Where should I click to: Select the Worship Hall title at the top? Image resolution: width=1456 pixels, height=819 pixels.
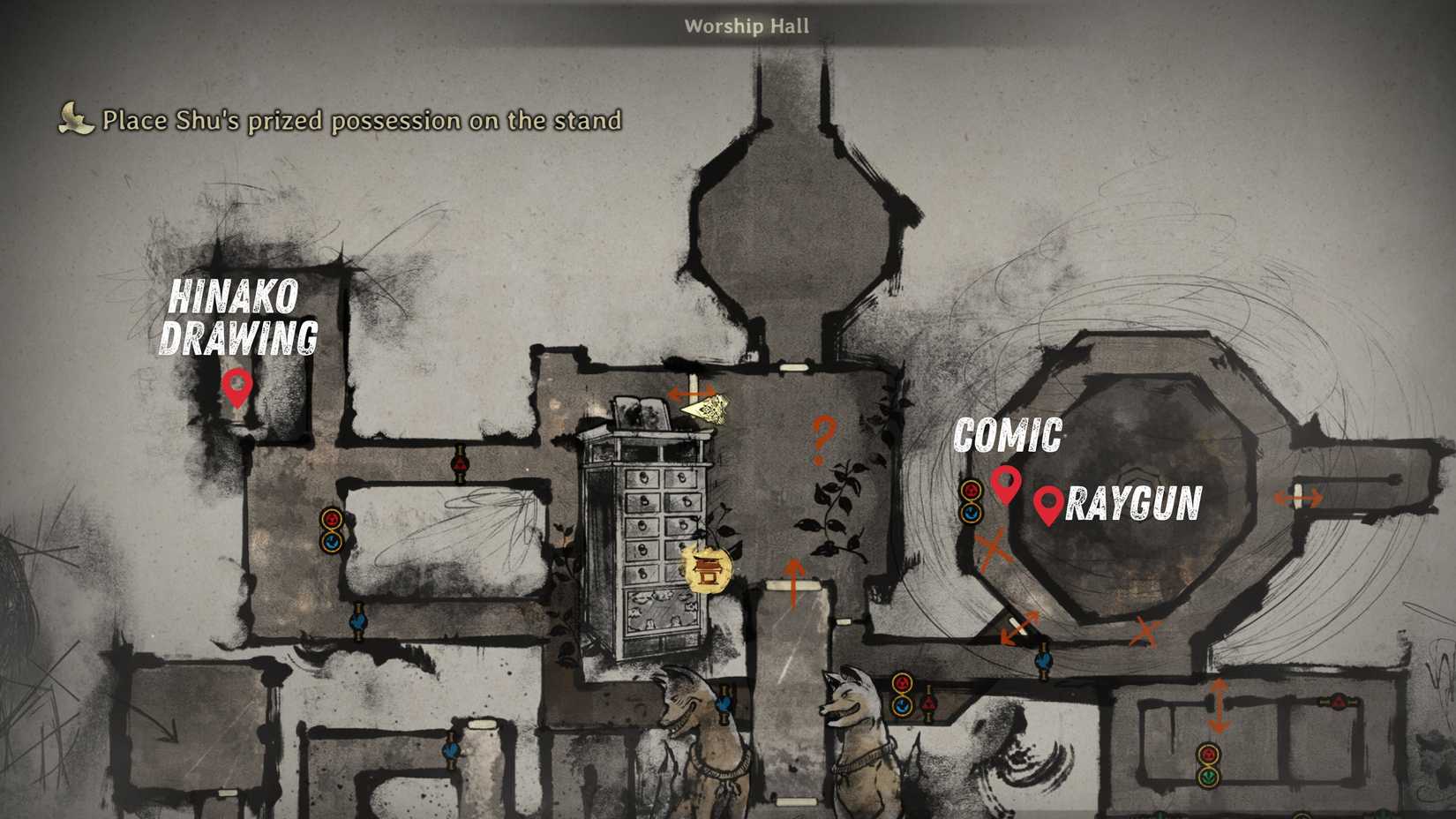click(x=747, y=26)
